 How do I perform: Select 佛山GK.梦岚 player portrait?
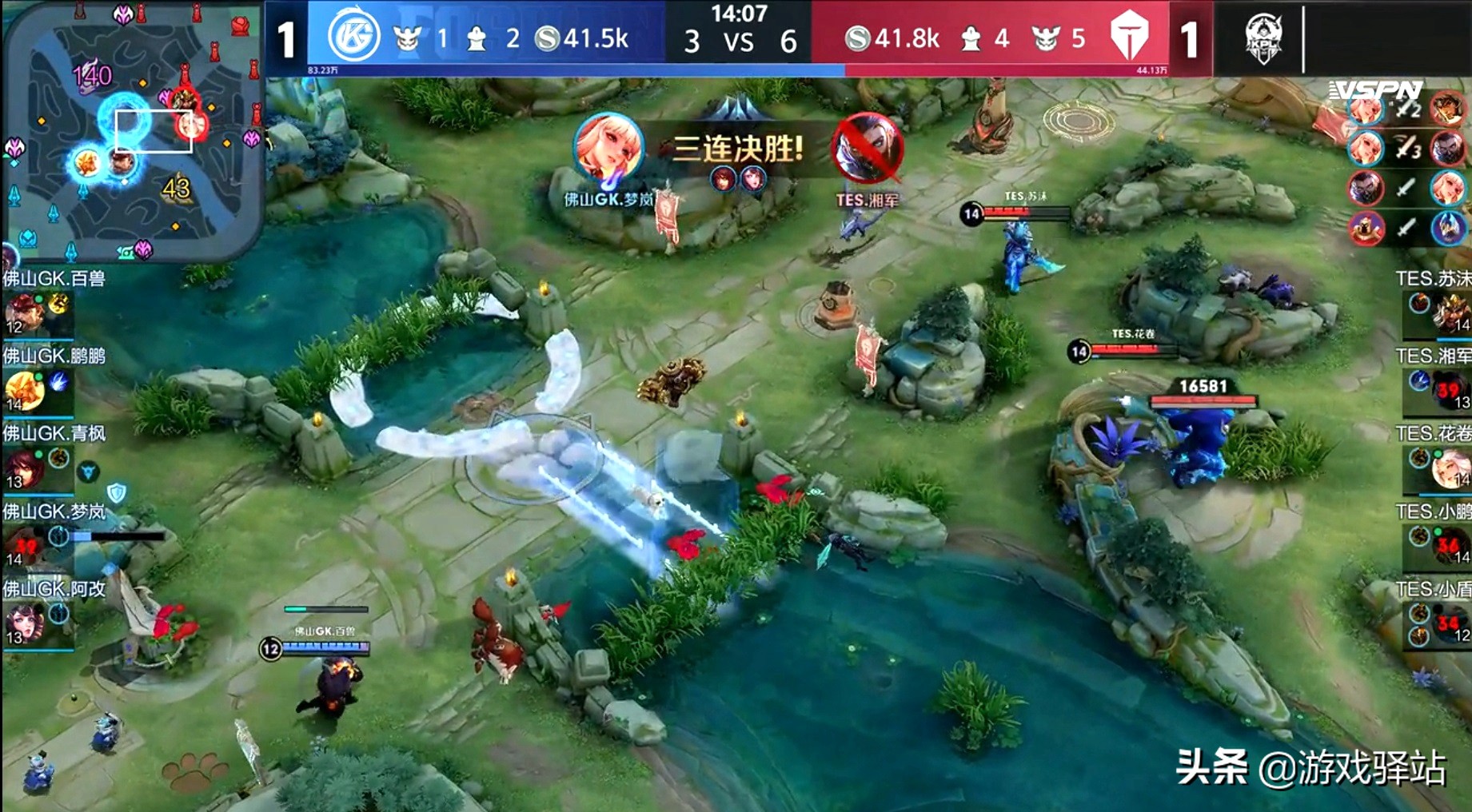click(x=24, y=546)
